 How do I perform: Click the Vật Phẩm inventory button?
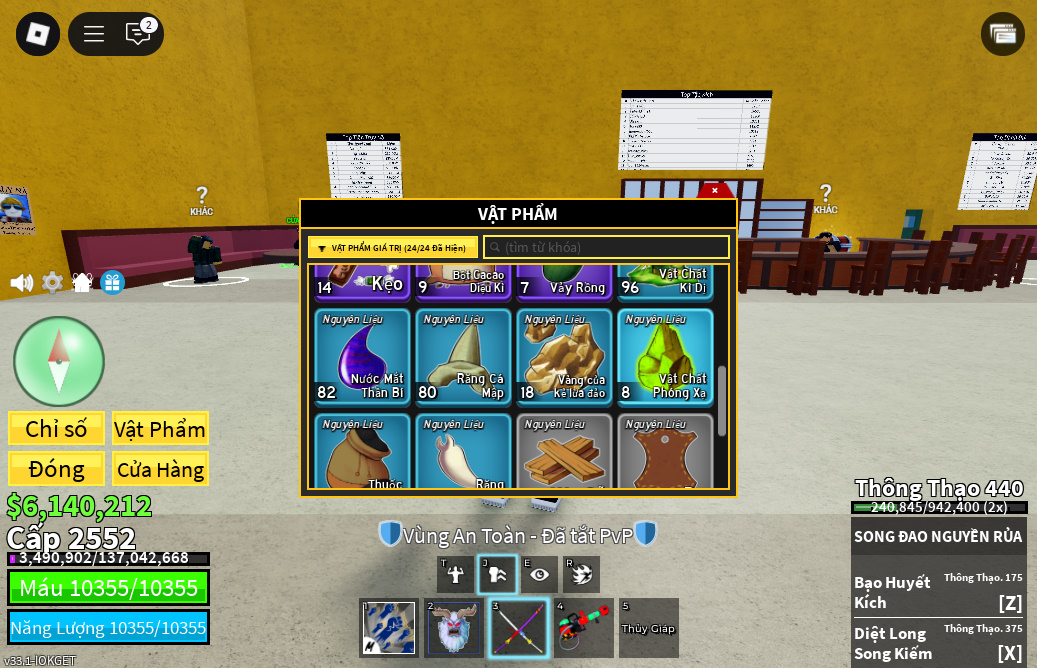click(160, 429)
